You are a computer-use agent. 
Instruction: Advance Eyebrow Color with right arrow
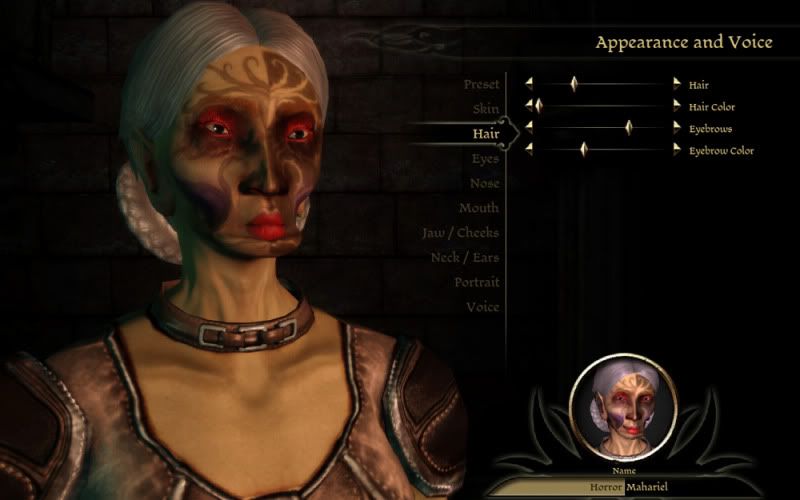(676, 149)
